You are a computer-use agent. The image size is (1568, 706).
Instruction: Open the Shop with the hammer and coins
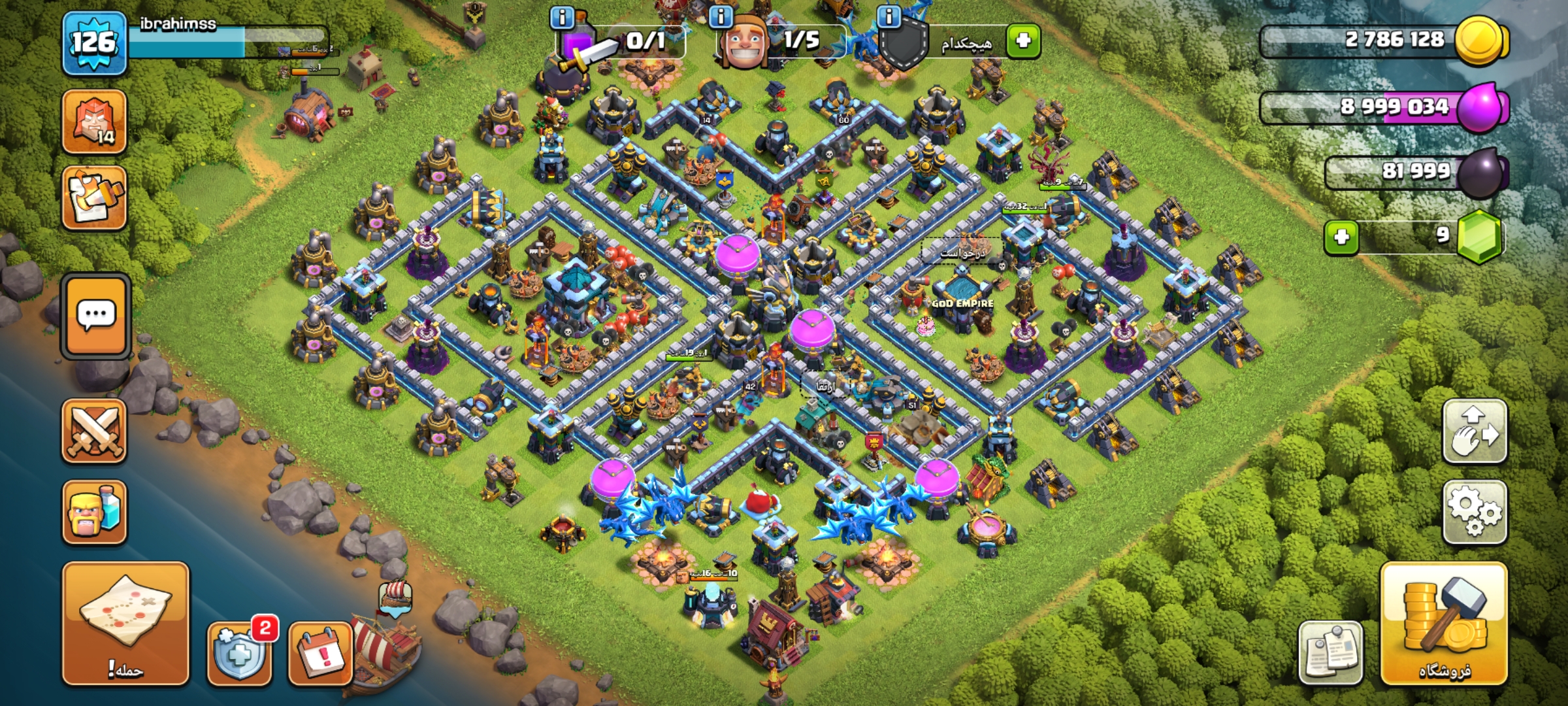(x=1444, y=624)
